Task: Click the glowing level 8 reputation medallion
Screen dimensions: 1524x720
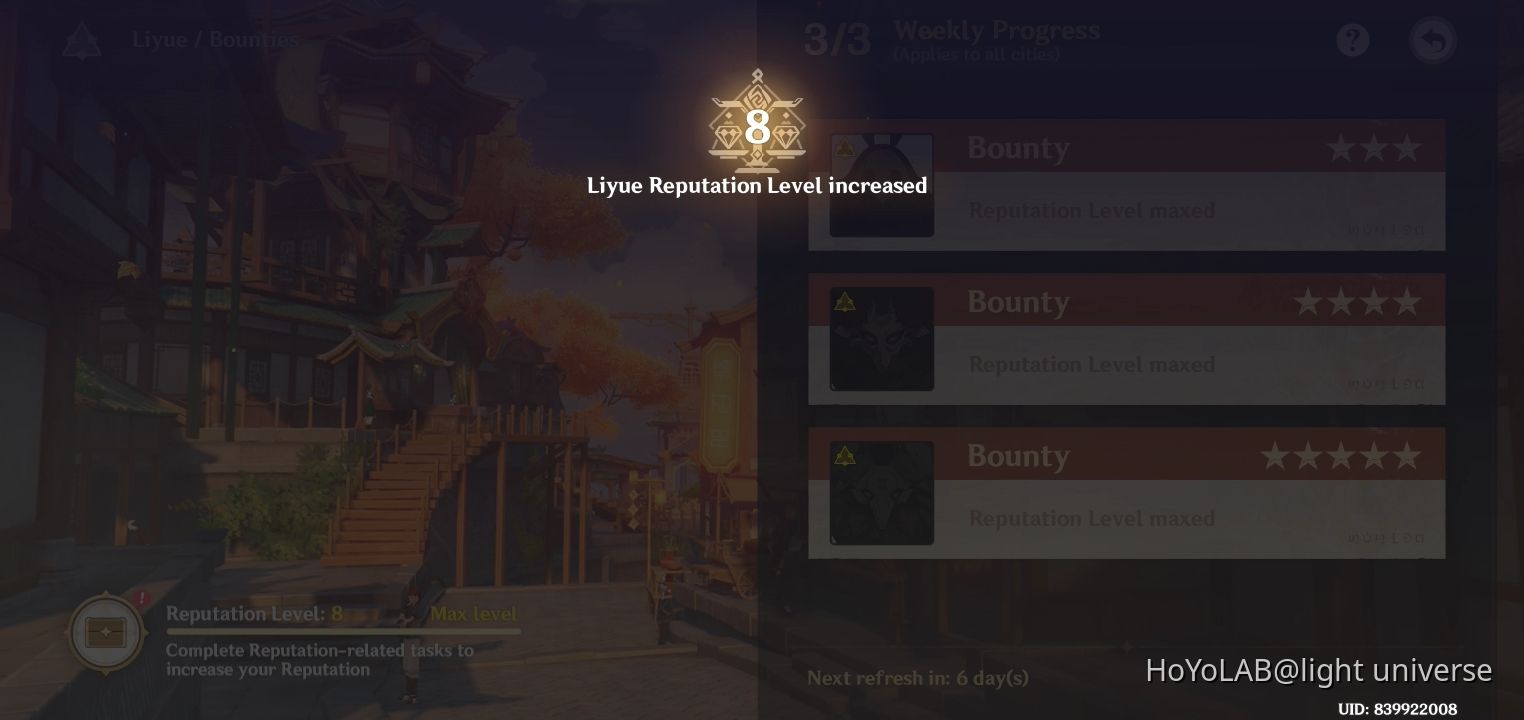Action: (x=757, y=125)
